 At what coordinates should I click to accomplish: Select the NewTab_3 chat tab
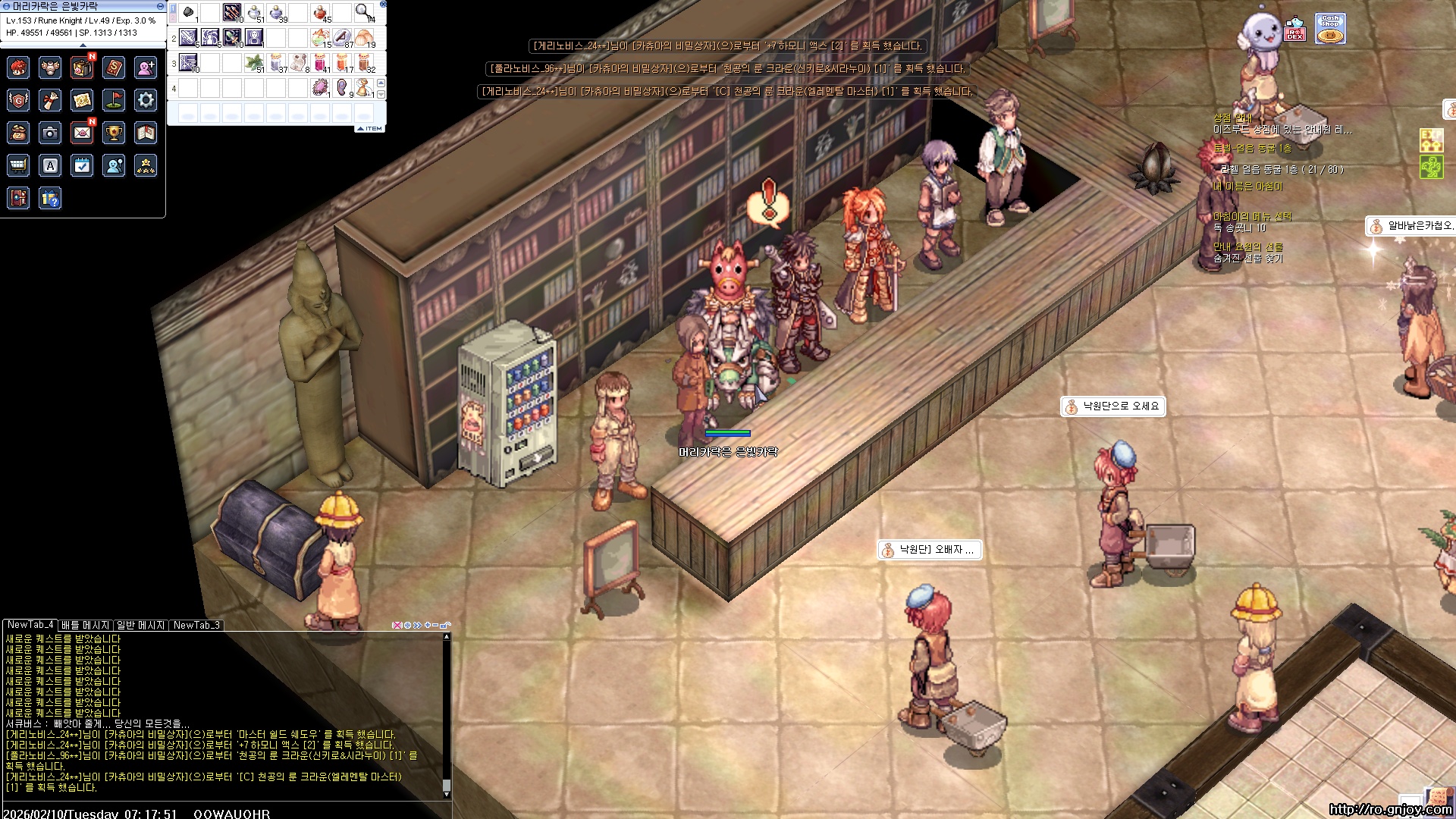196,625
